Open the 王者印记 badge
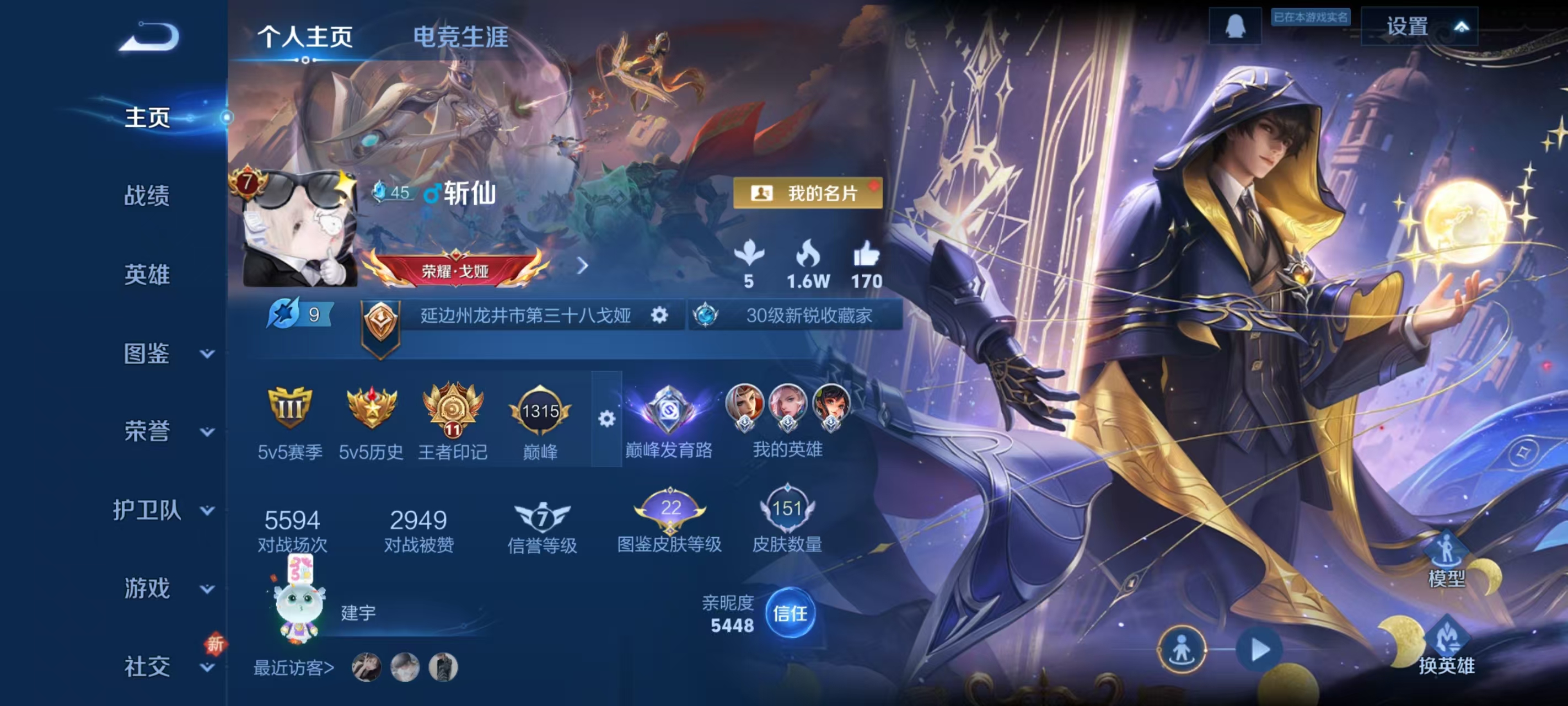1568x706 pixels. (452, 411)
